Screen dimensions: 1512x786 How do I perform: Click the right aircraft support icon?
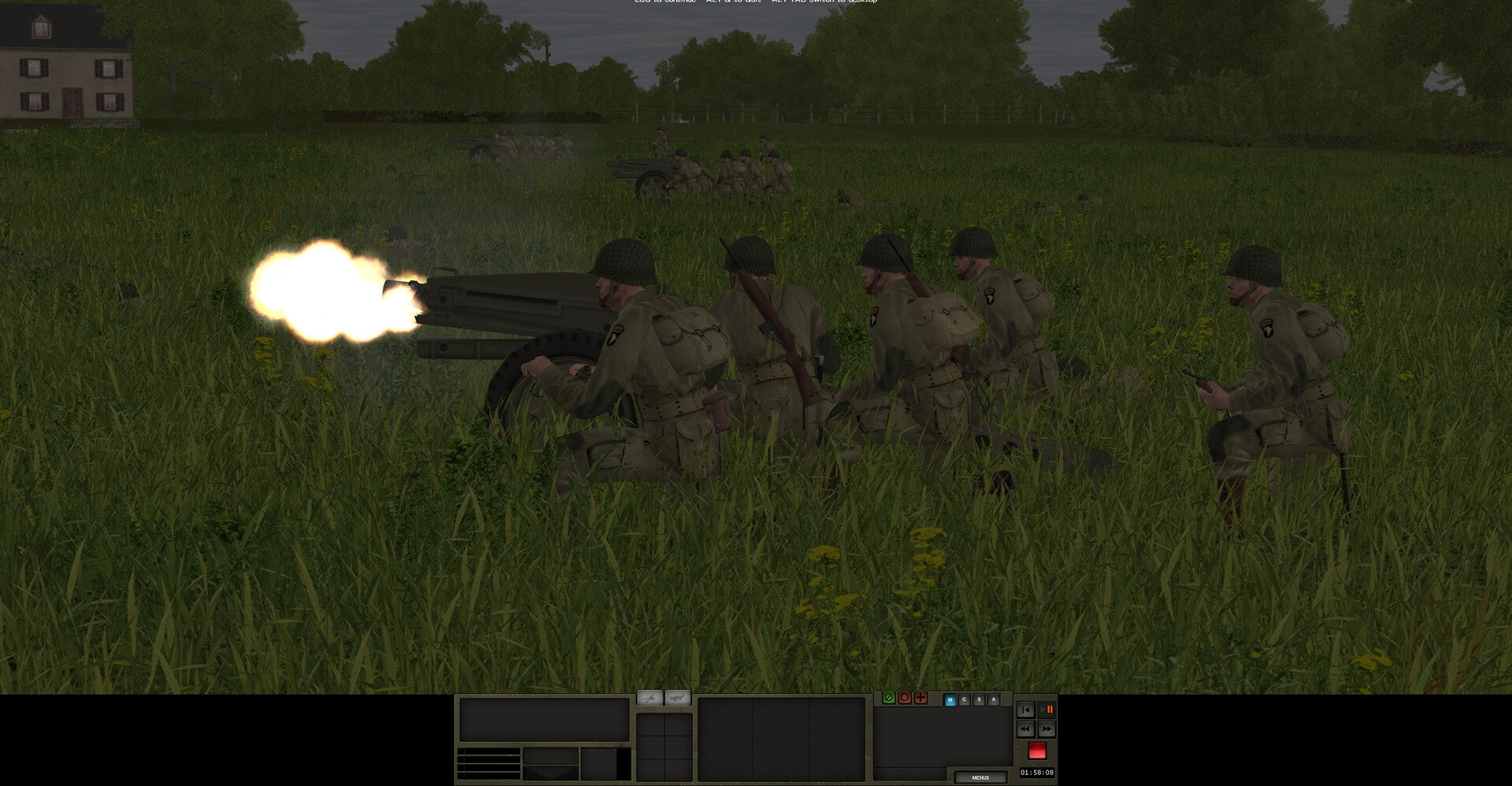[x=678, y=697]
